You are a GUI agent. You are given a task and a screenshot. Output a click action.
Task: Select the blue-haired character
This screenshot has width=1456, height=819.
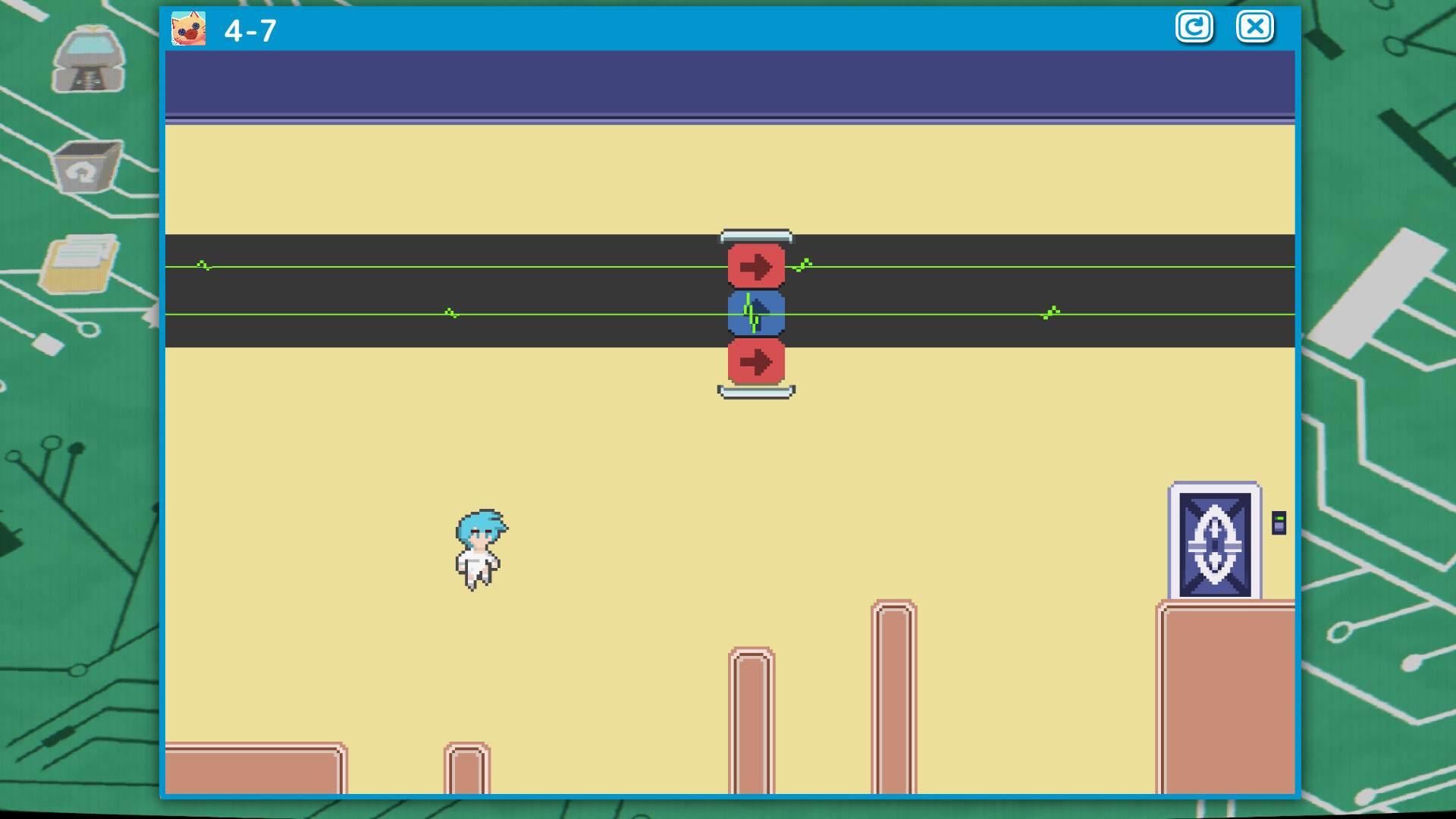(x=479, y=548)
